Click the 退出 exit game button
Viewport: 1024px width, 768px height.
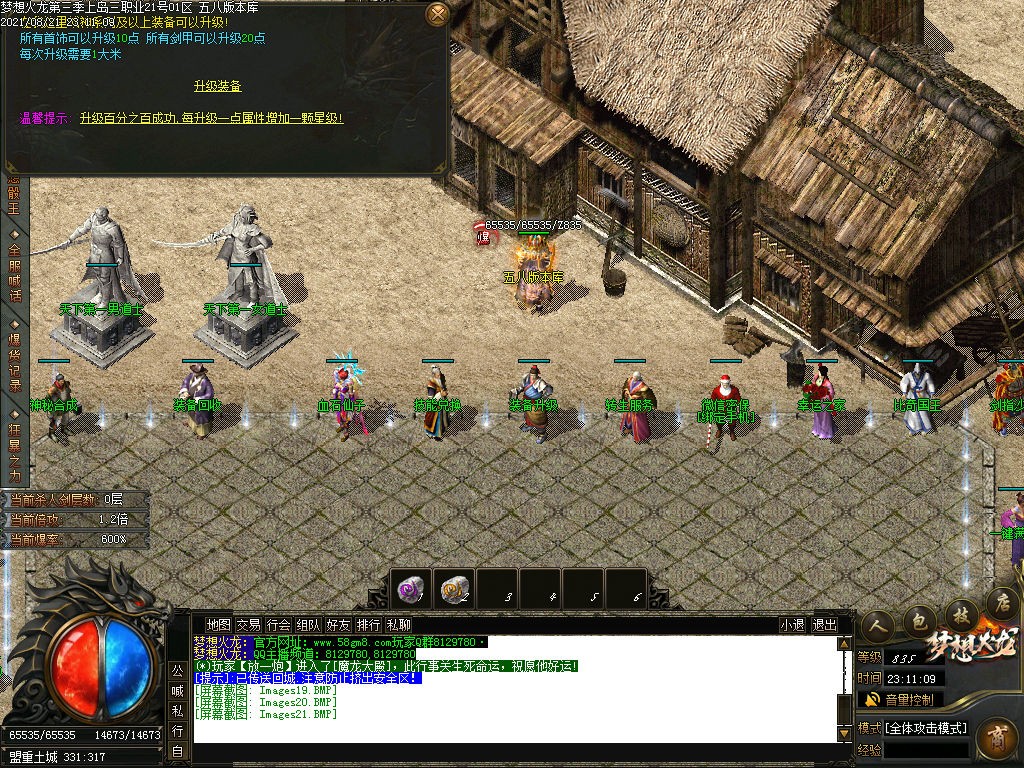[x=825, y=625]
